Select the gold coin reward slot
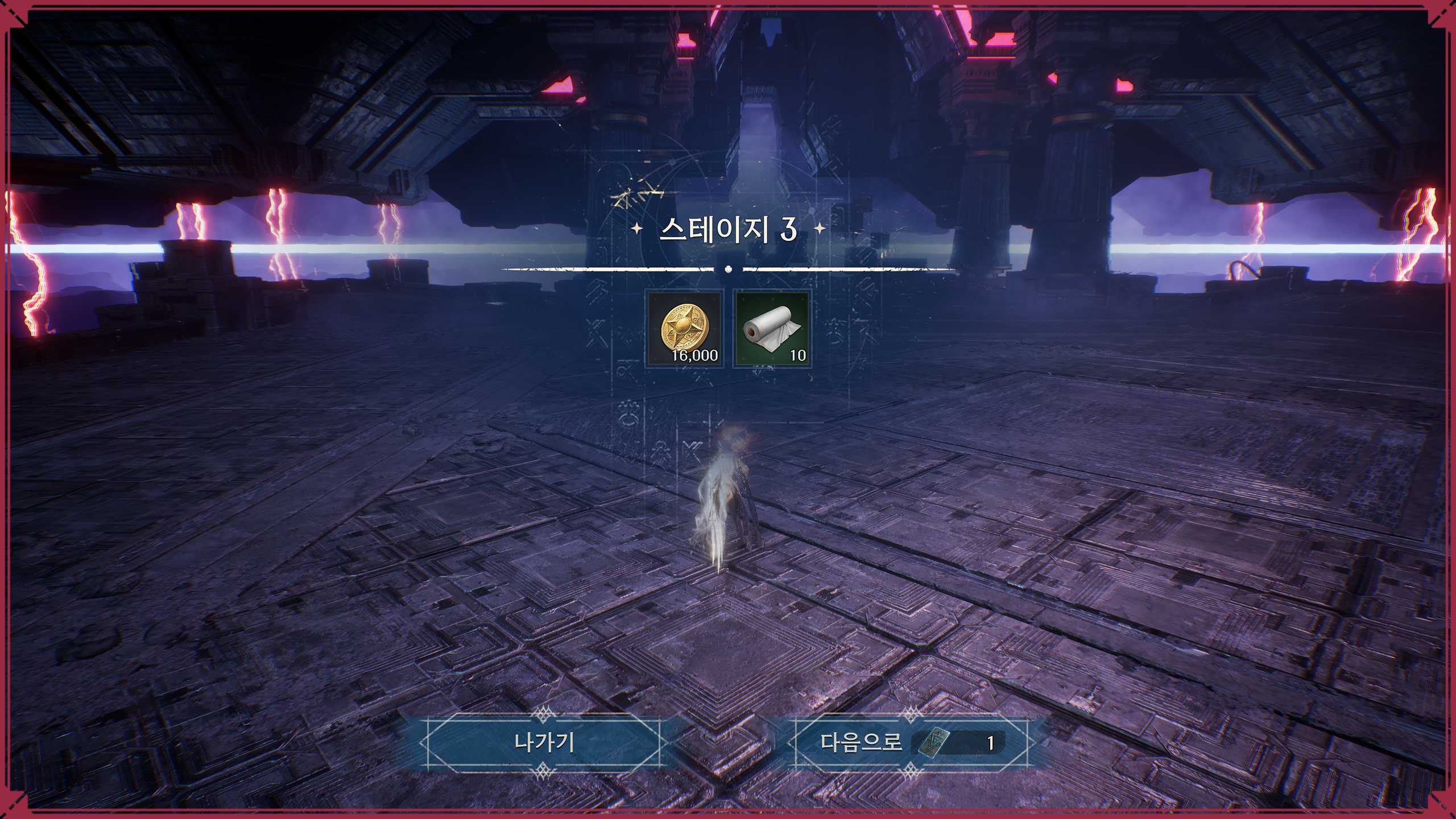The image size is (1456, 819). (685, 329)
